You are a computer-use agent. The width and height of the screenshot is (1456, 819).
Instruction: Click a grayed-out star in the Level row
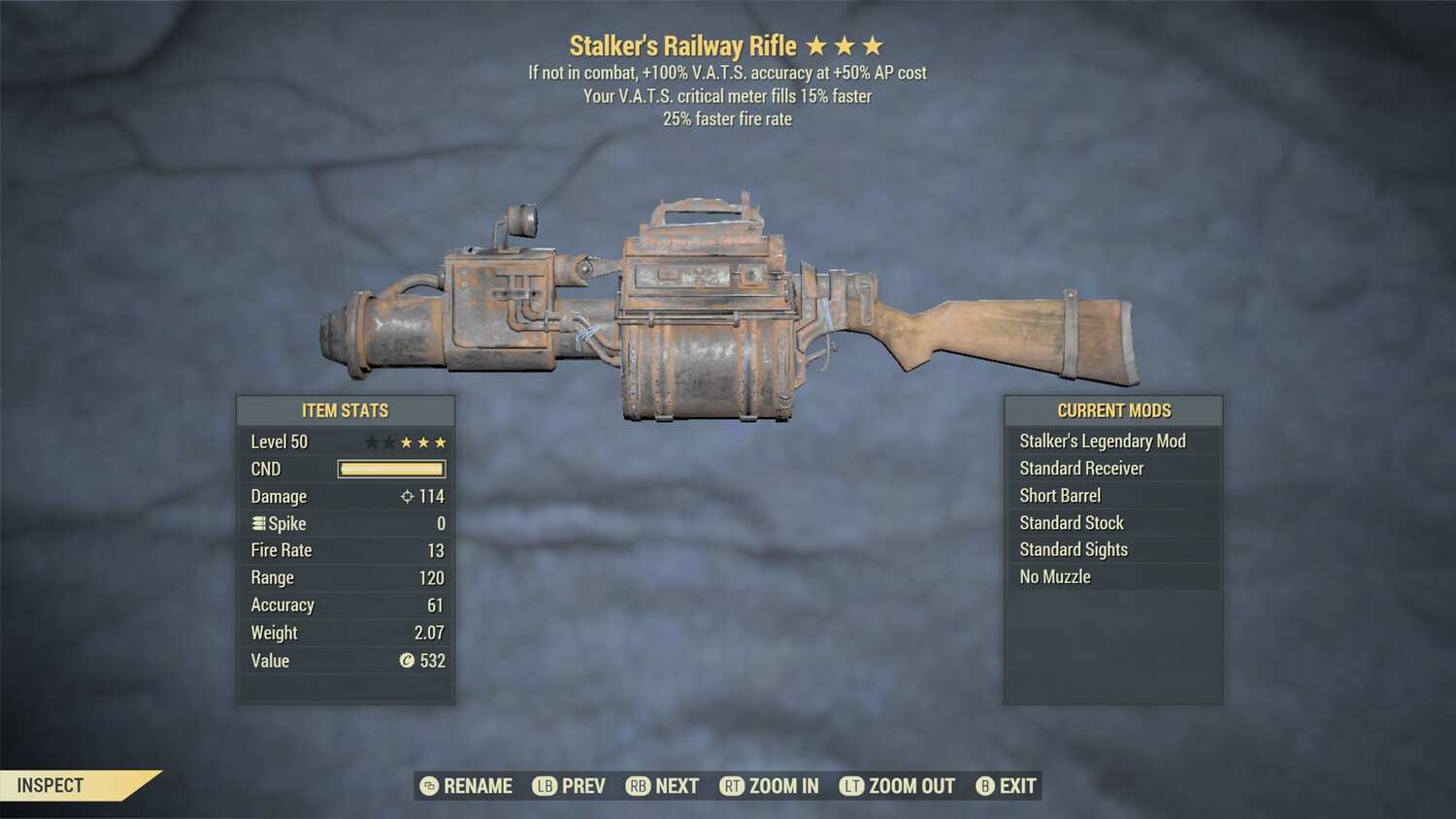click(370, 441)
